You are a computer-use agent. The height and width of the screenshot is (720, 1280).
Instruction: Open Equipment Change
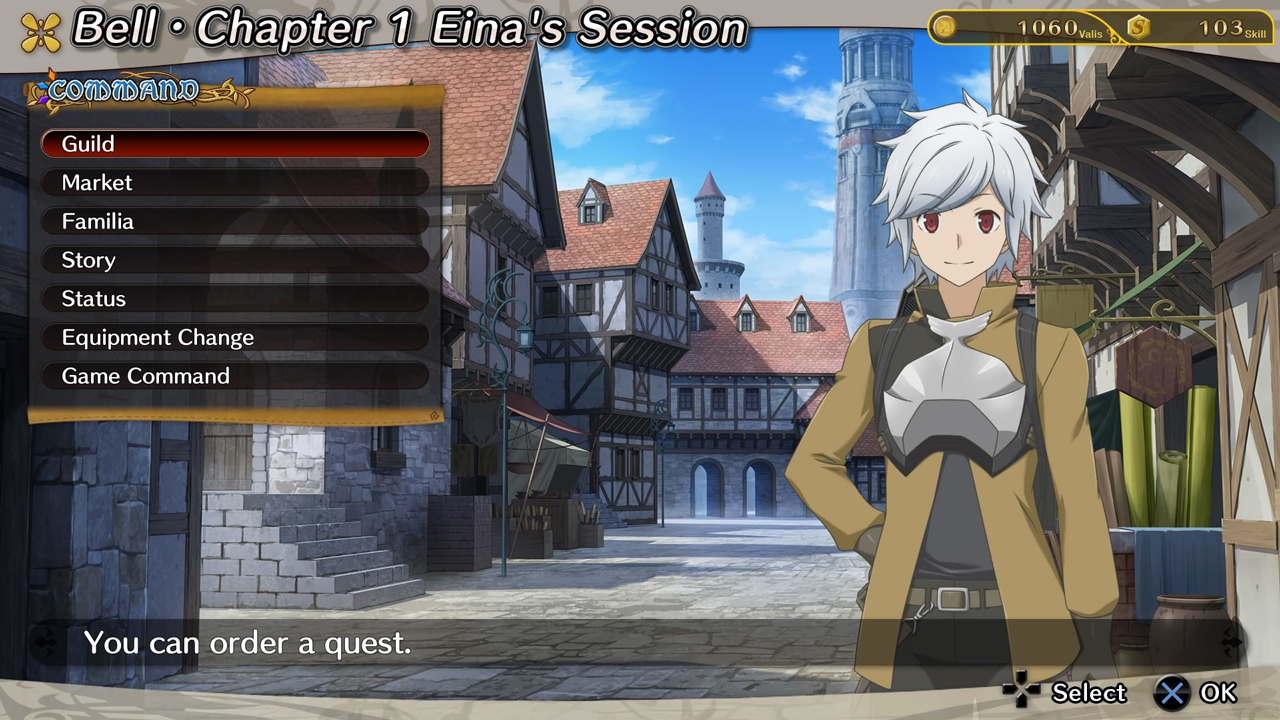[235, 338]
